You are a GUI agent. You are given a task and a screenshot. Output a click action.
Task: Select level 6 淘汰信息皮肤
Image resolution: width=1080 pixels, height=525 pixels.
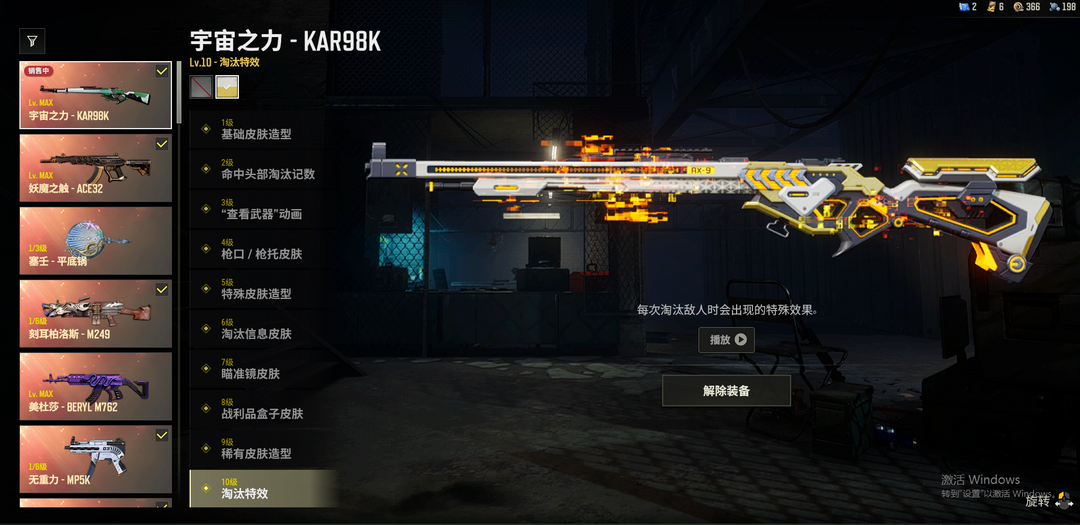click(262, 329)
